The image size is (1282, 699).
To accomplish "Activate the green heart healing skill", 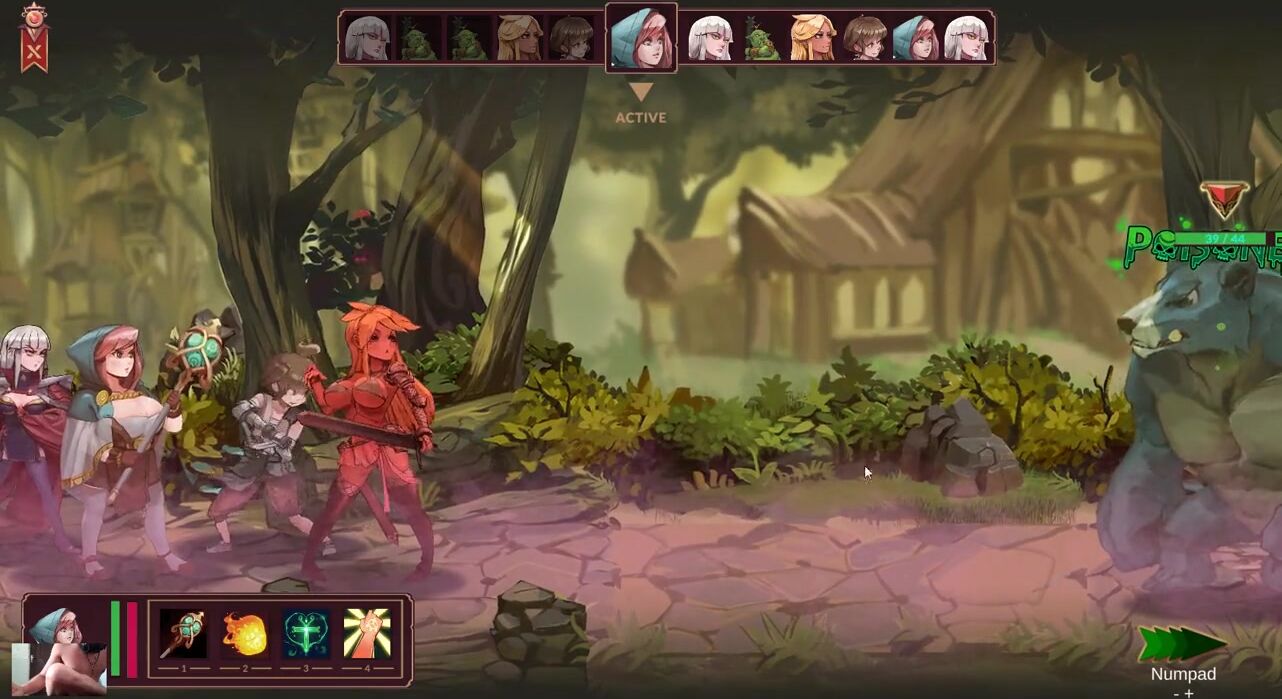I will 306,634.
